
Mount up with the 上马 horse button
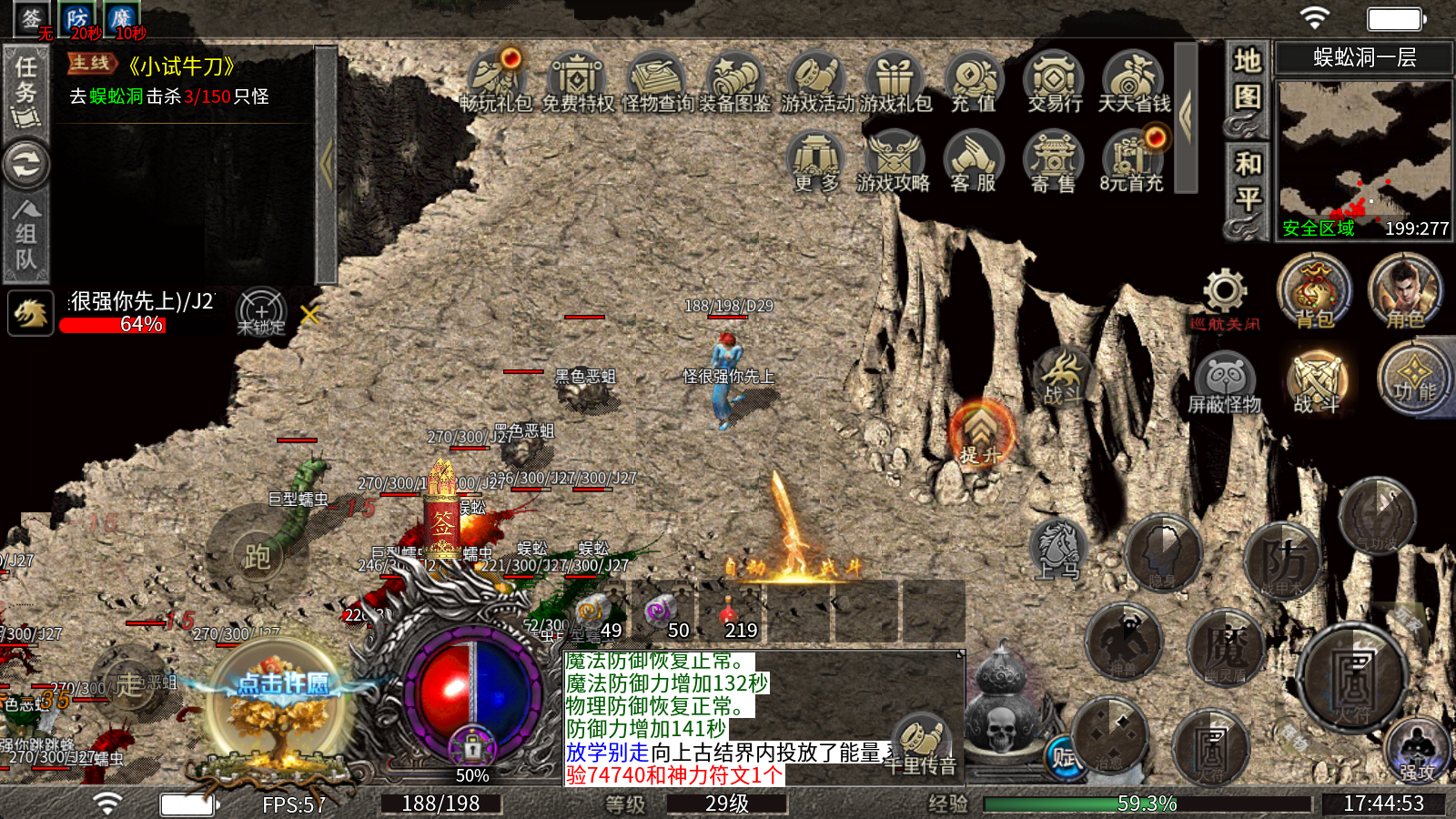(x=1059, y=551)
